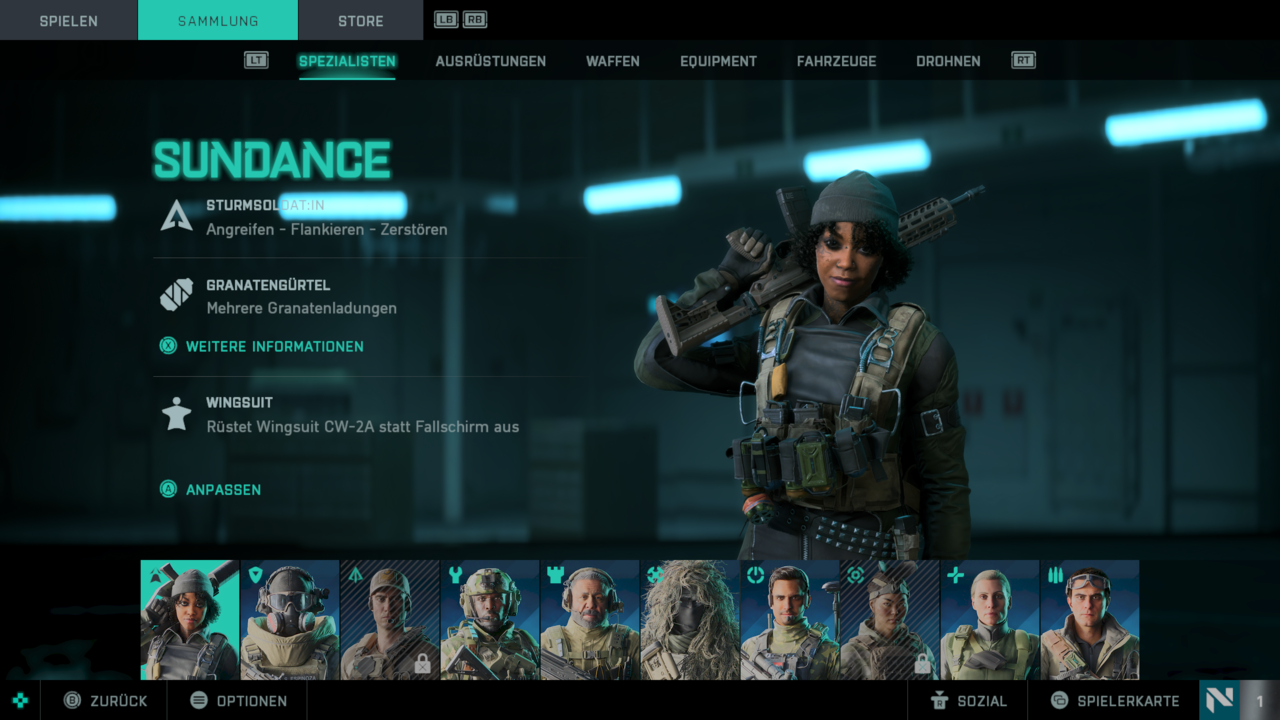Click the Sozial trophy icon
This screenshot has height=720, width=1280.
[x=940, y=700]
